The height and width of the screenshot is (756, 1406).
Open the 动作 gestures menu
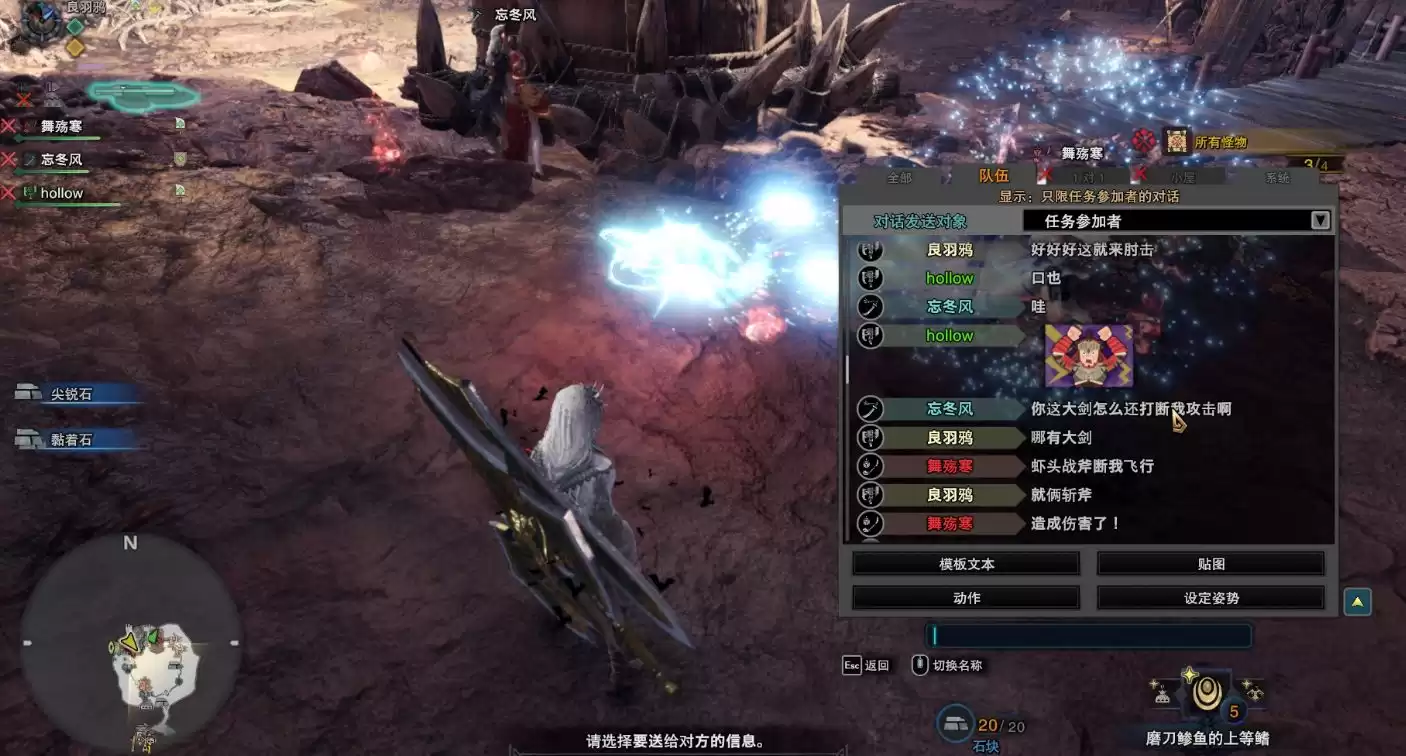click(x=966, y=598)
